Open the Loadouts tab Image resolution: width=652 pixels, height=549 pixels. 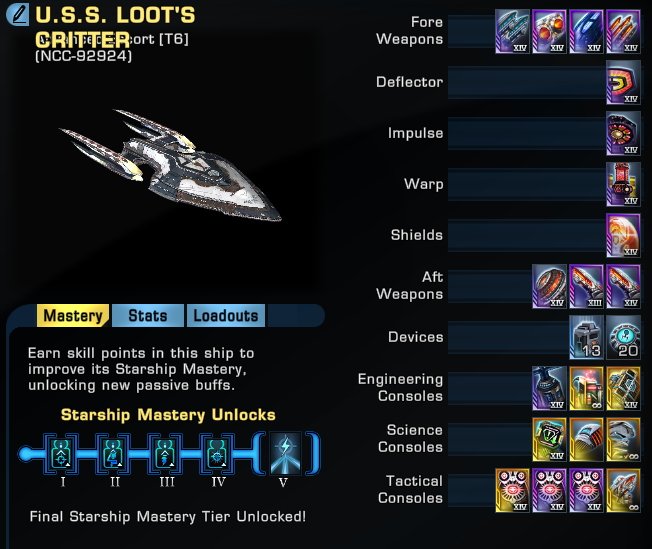[x=225, y=316]
